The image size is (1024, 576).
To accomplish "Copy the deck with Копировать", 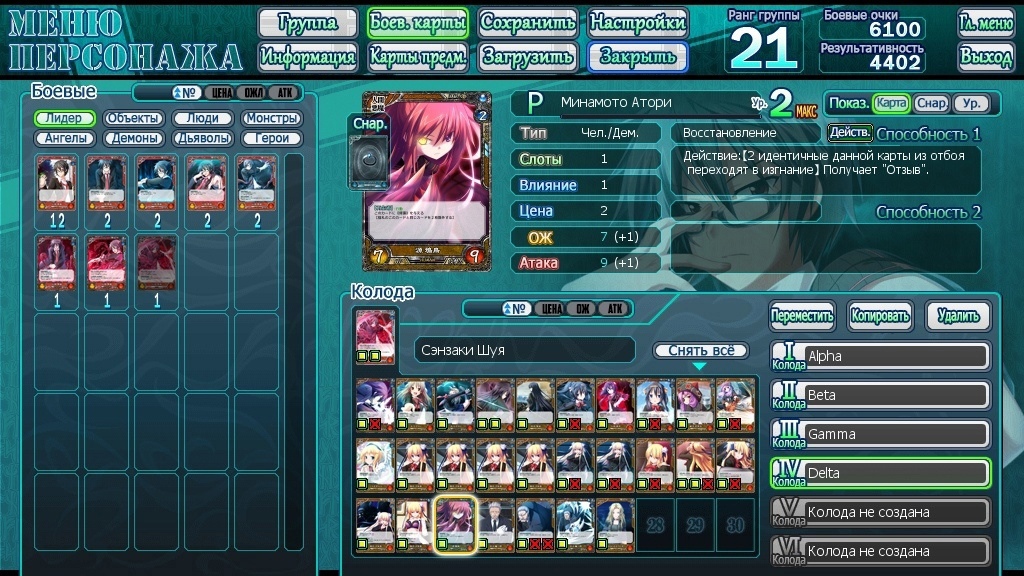I will click(x=880, y=316).
